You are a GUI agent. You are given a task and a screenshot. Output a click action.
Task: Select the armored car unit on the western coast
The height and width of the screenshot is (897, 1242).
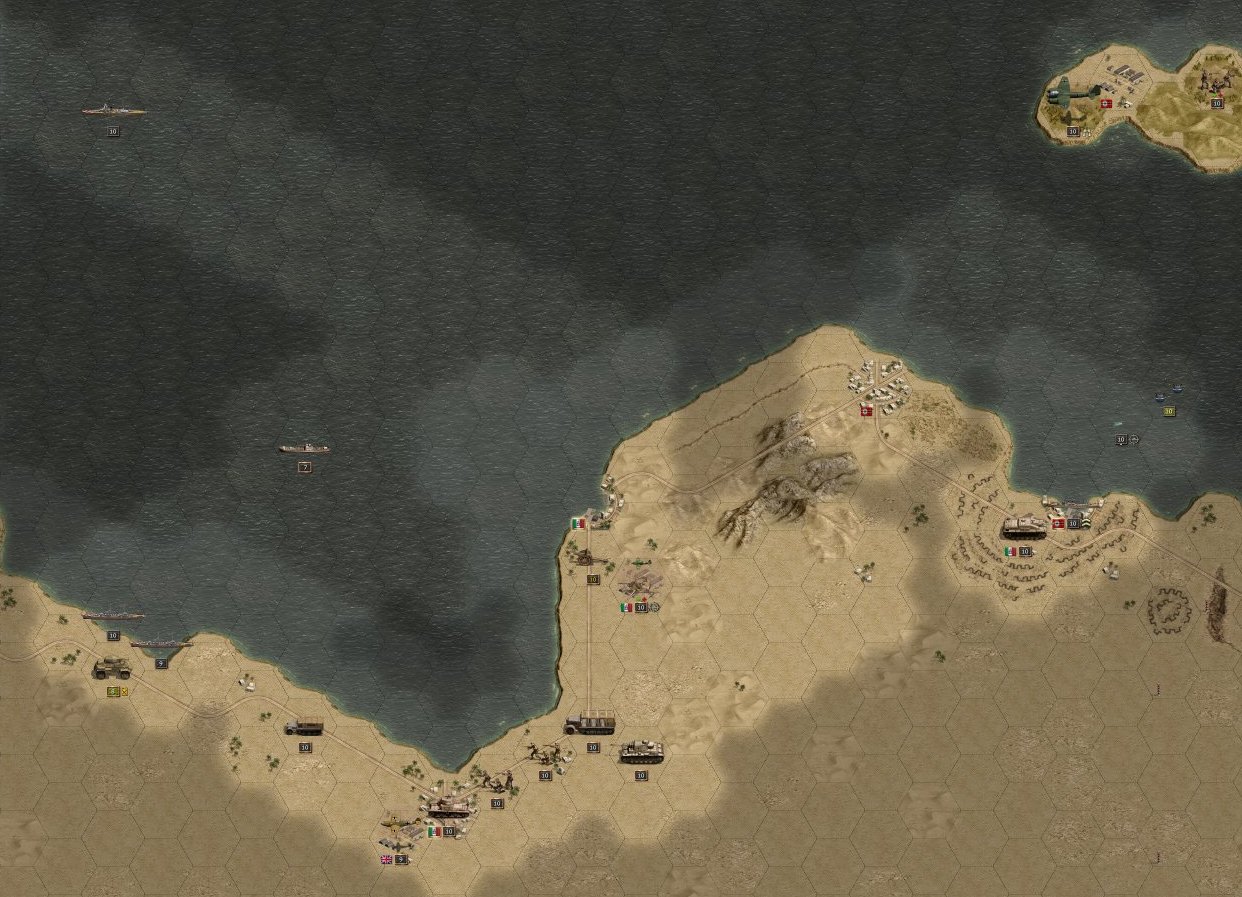click(112, 668)
